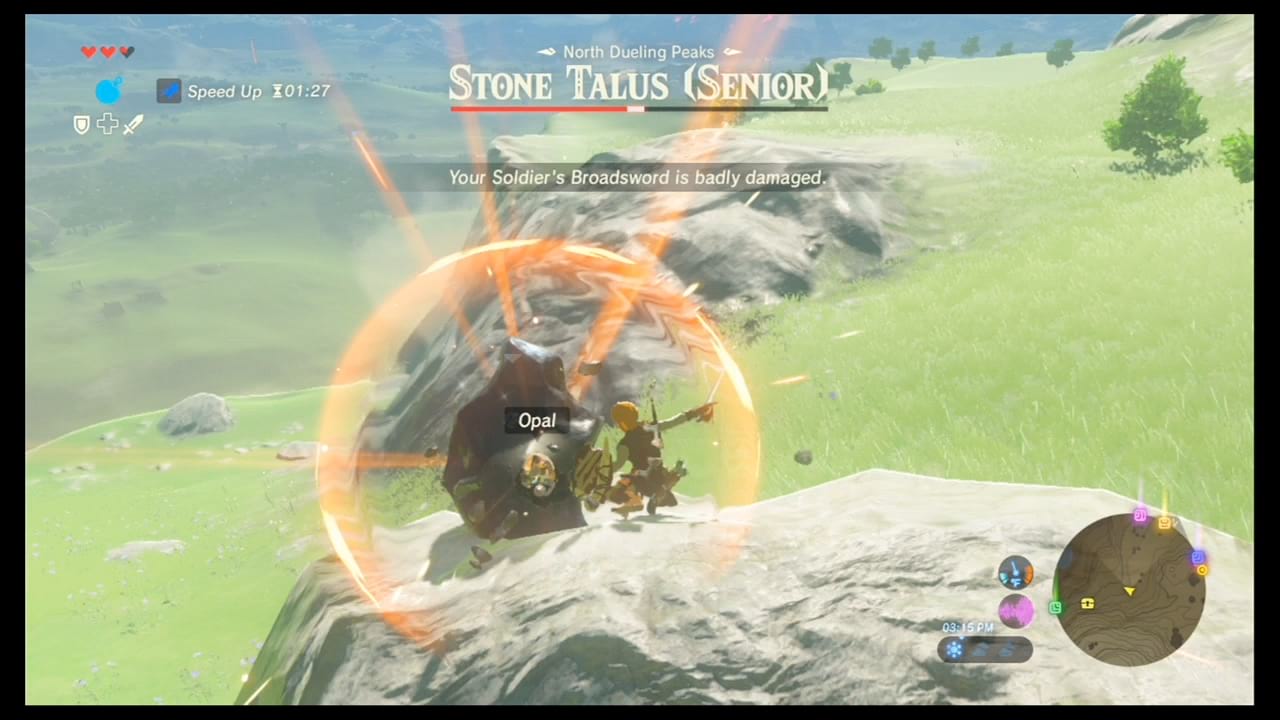This screenshot has height=720, width=1280.
Task: Select the shield buff indicator icon
Action: (80, 124)
